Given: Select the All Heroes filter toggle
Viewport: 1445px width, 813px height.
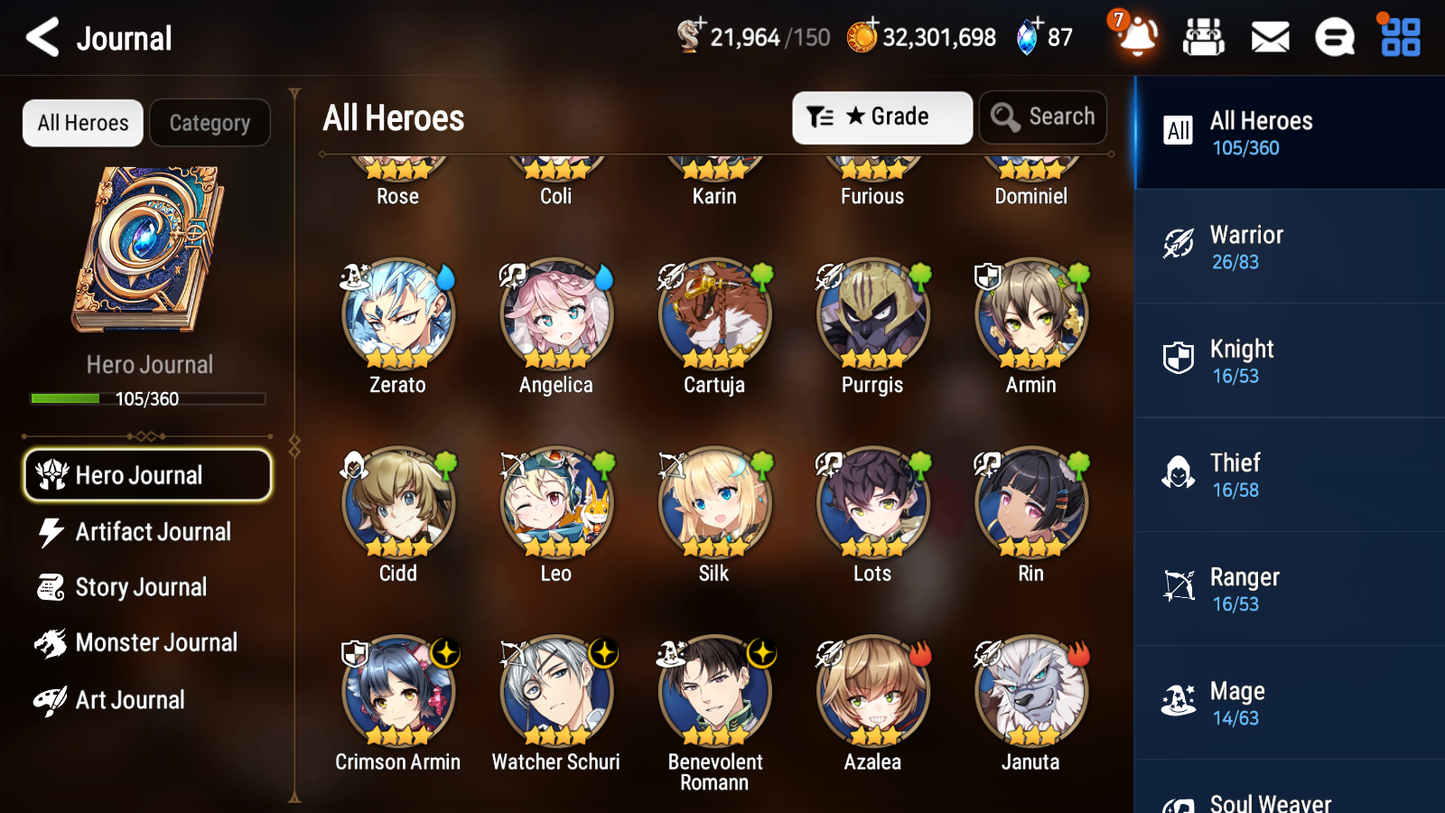Looking at the screenshot, I should click(82, 122).
